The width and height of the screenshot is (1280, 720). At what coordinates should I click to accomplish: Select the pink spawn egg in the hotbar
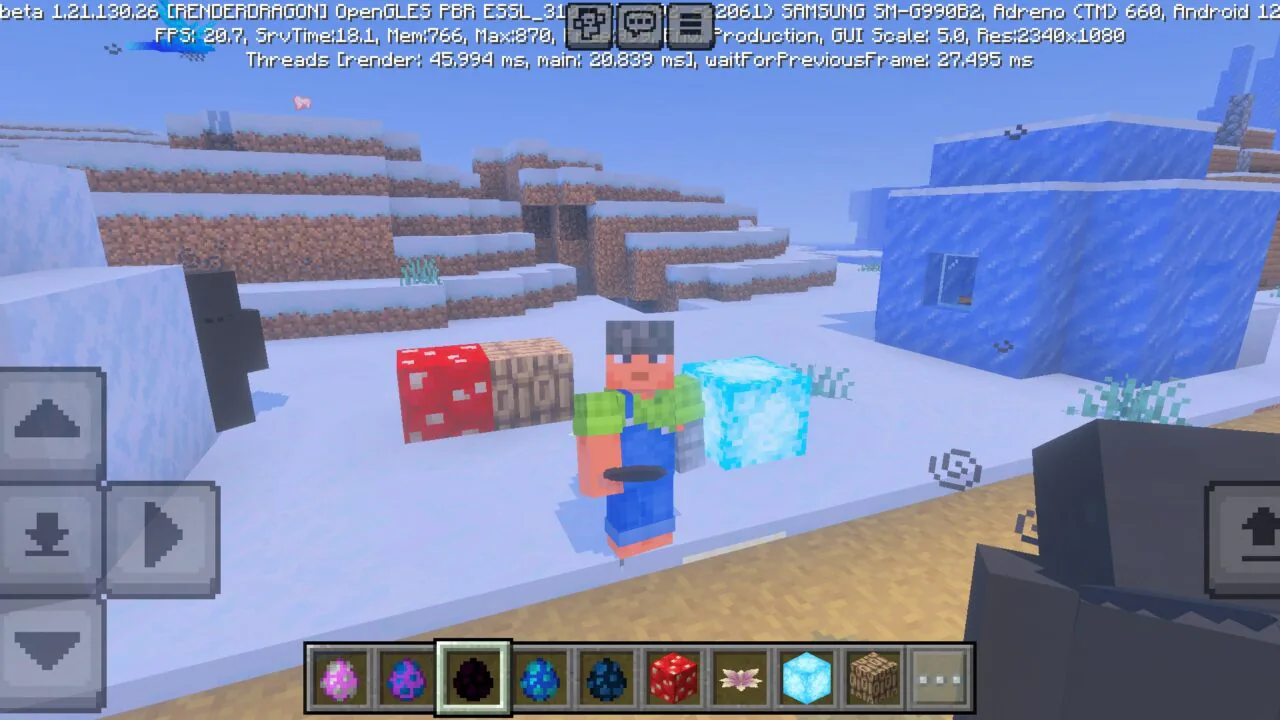(x=339, y=680)
